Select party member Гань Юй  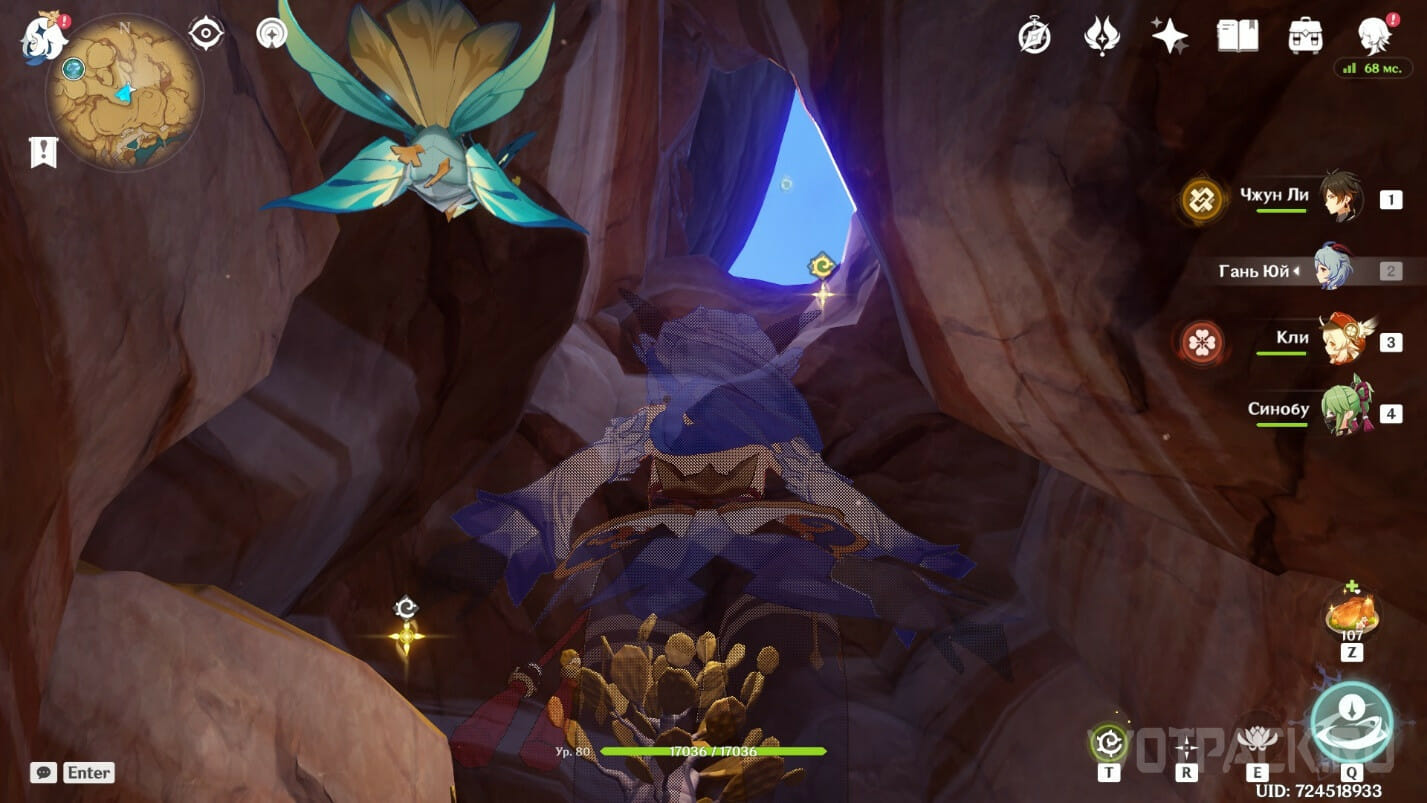1332,268
